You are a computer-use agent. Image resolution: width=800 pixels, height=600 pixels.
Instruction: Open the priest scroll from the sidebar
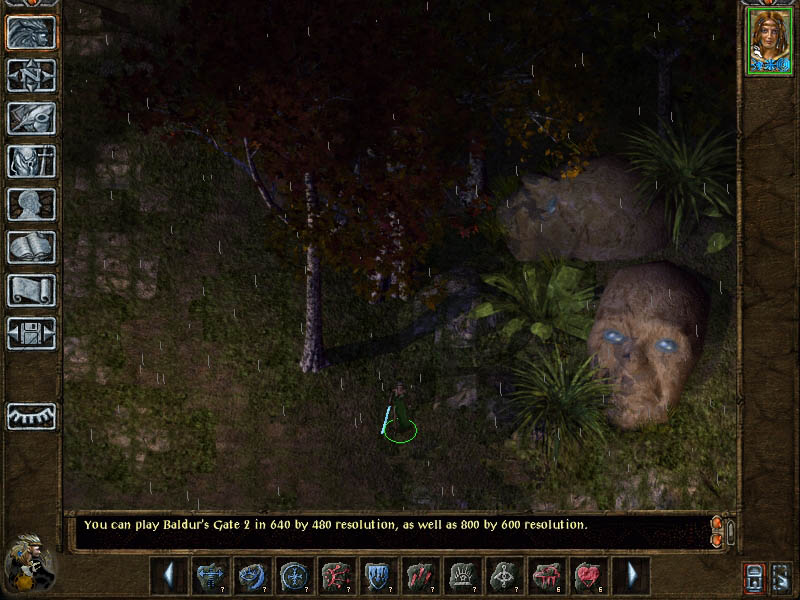tap(31, 290)
